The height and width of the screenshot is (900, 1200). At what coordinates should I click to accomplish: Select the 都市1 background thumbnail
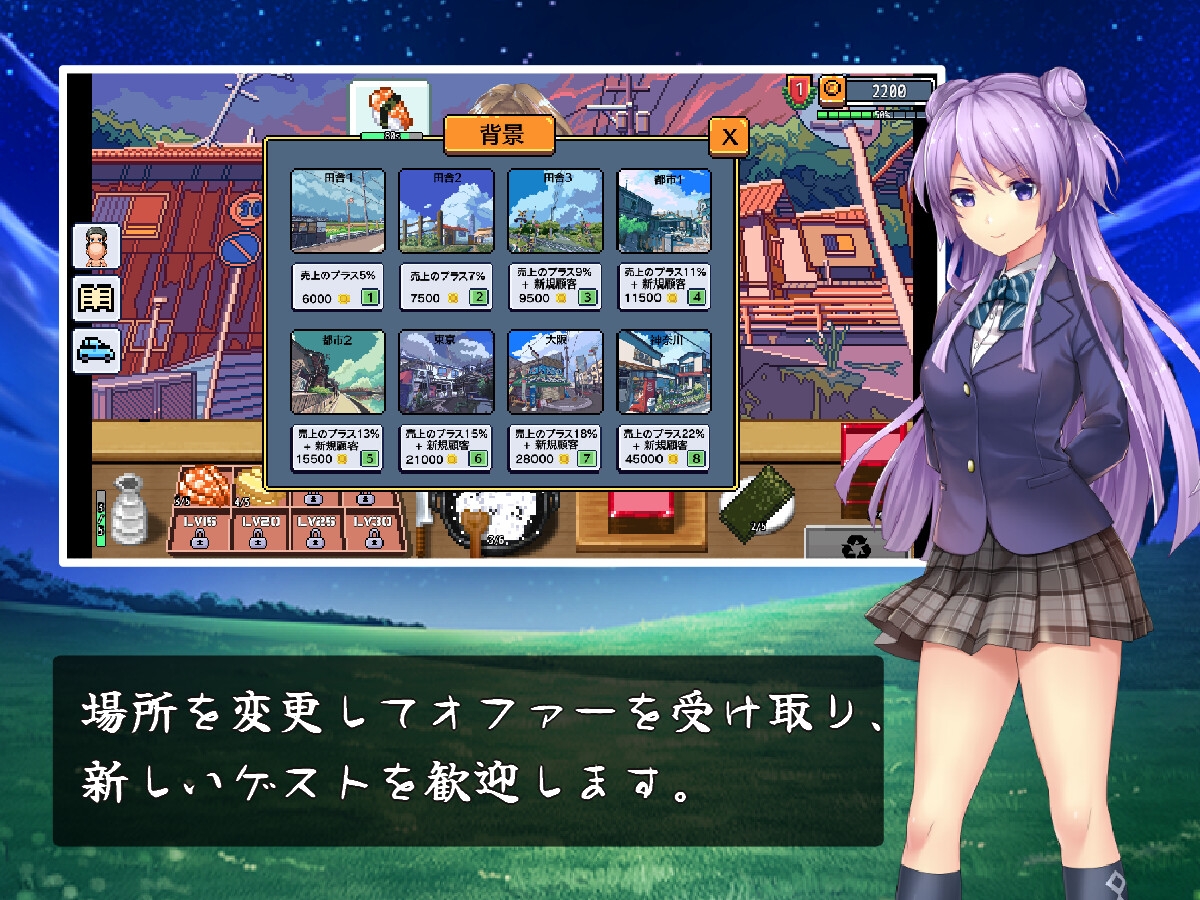(664, 211)
